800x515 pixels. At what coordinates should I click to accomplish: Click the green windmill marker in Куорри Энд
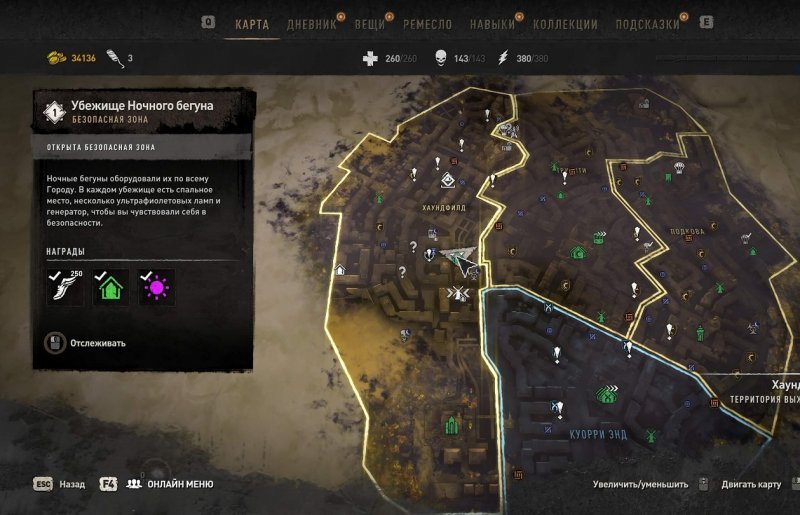651,435
